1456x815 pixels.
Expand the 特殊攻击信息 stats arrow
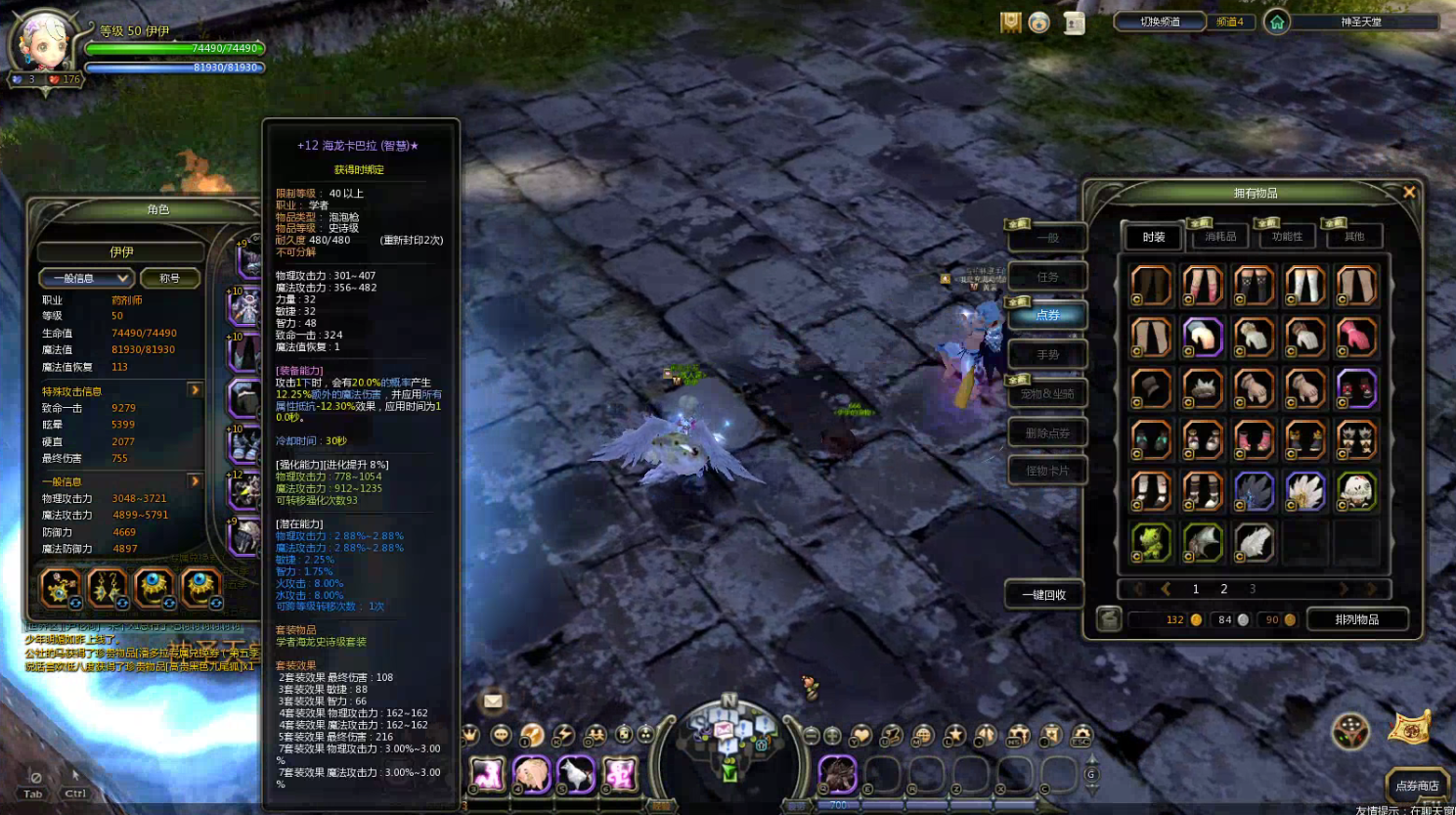[x=196, y=390]
